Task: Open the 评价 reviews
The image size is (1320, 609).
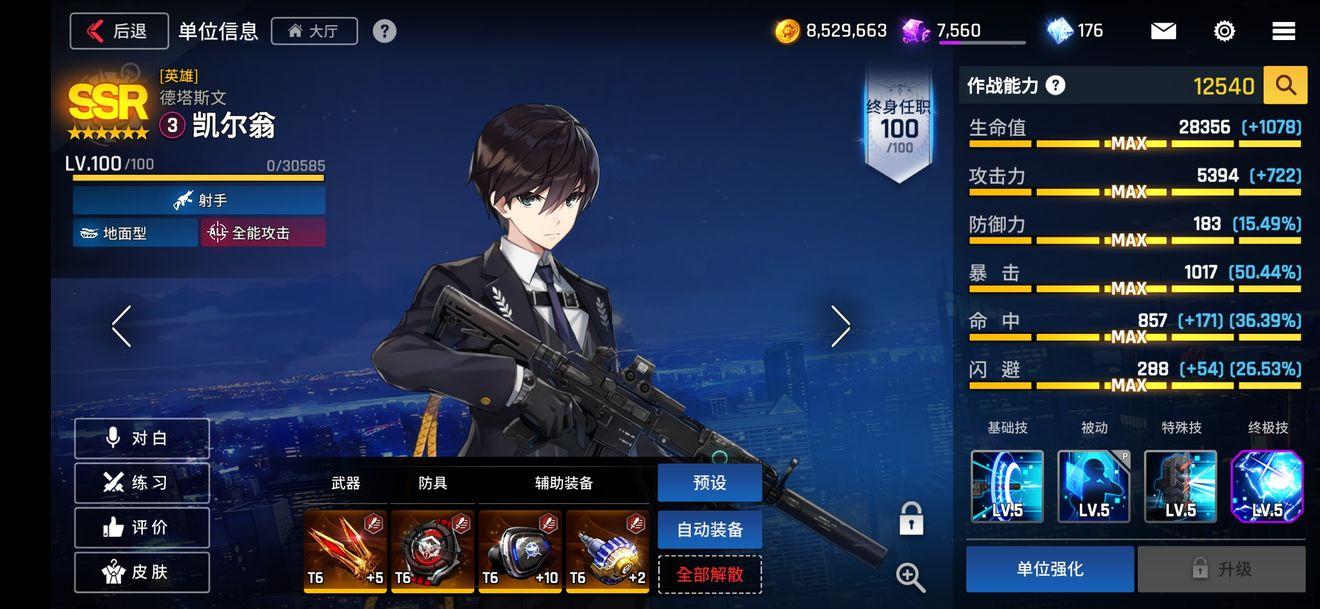Action: click(142, 527)
